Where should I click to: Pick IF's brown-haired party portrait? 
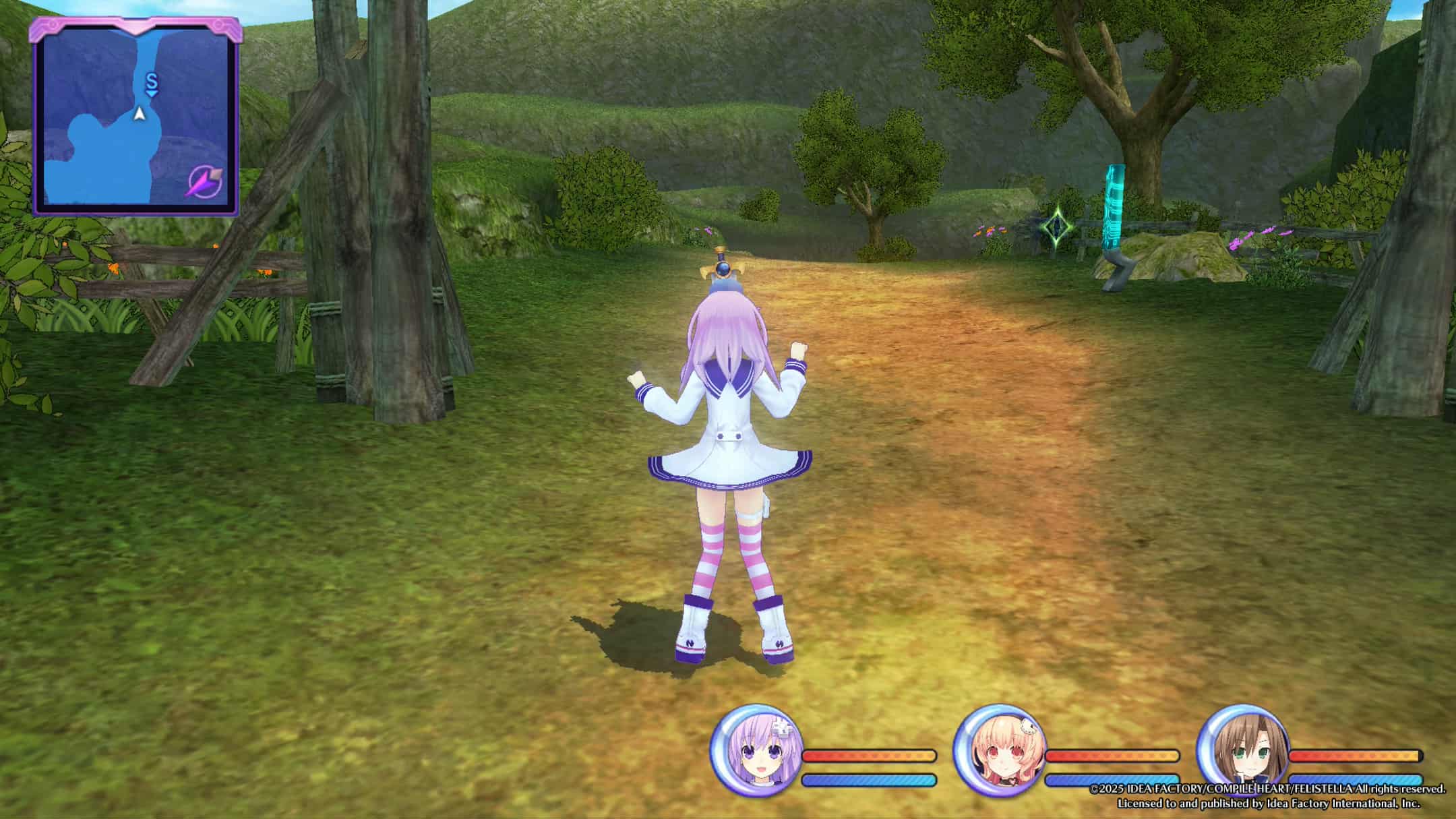[x=1242, y=750]
